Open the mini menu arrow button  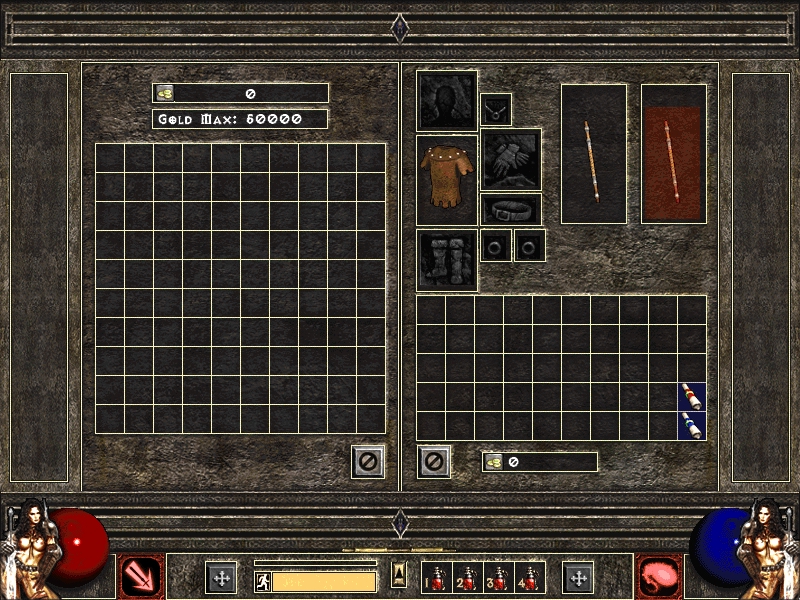pos(398,575)
